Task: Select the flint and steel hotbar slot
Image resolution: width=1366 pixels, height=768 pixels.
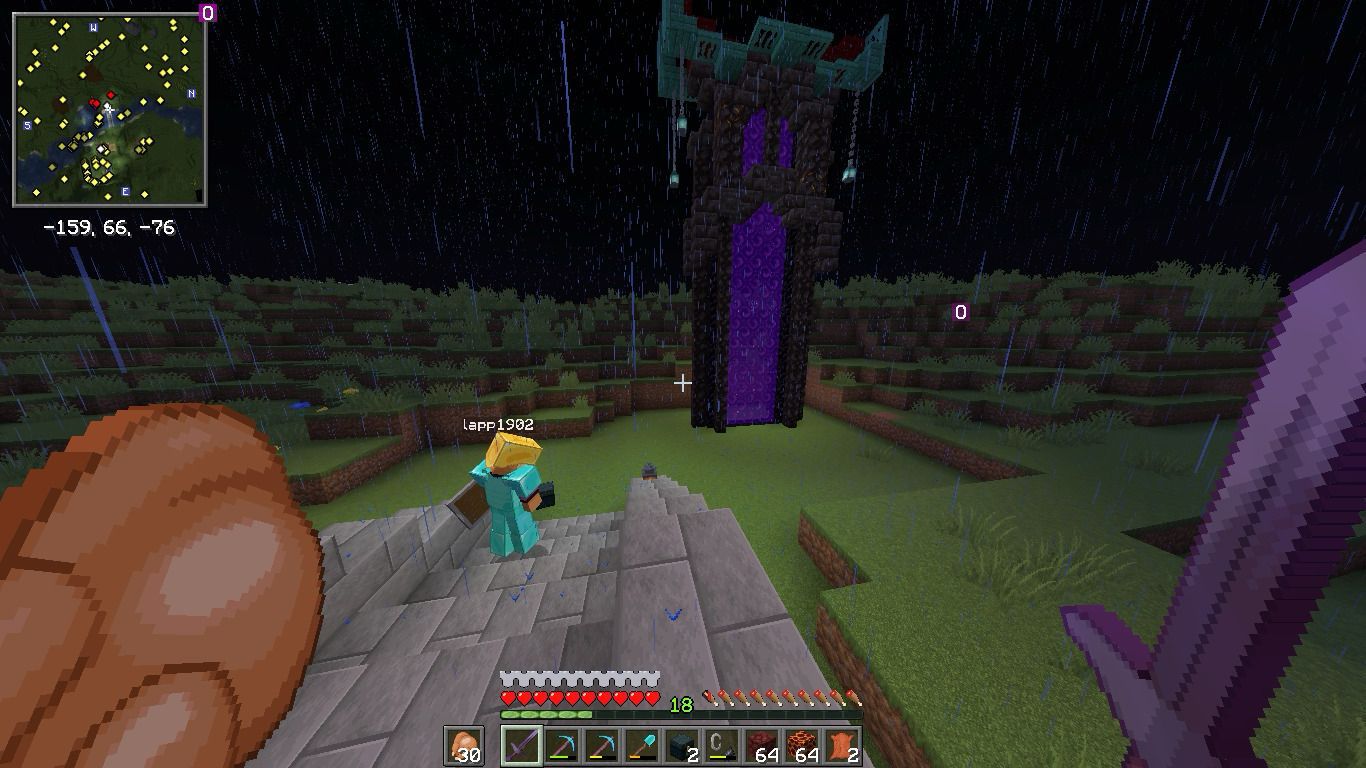Action: pyautogui.click(x=722, y=746)
